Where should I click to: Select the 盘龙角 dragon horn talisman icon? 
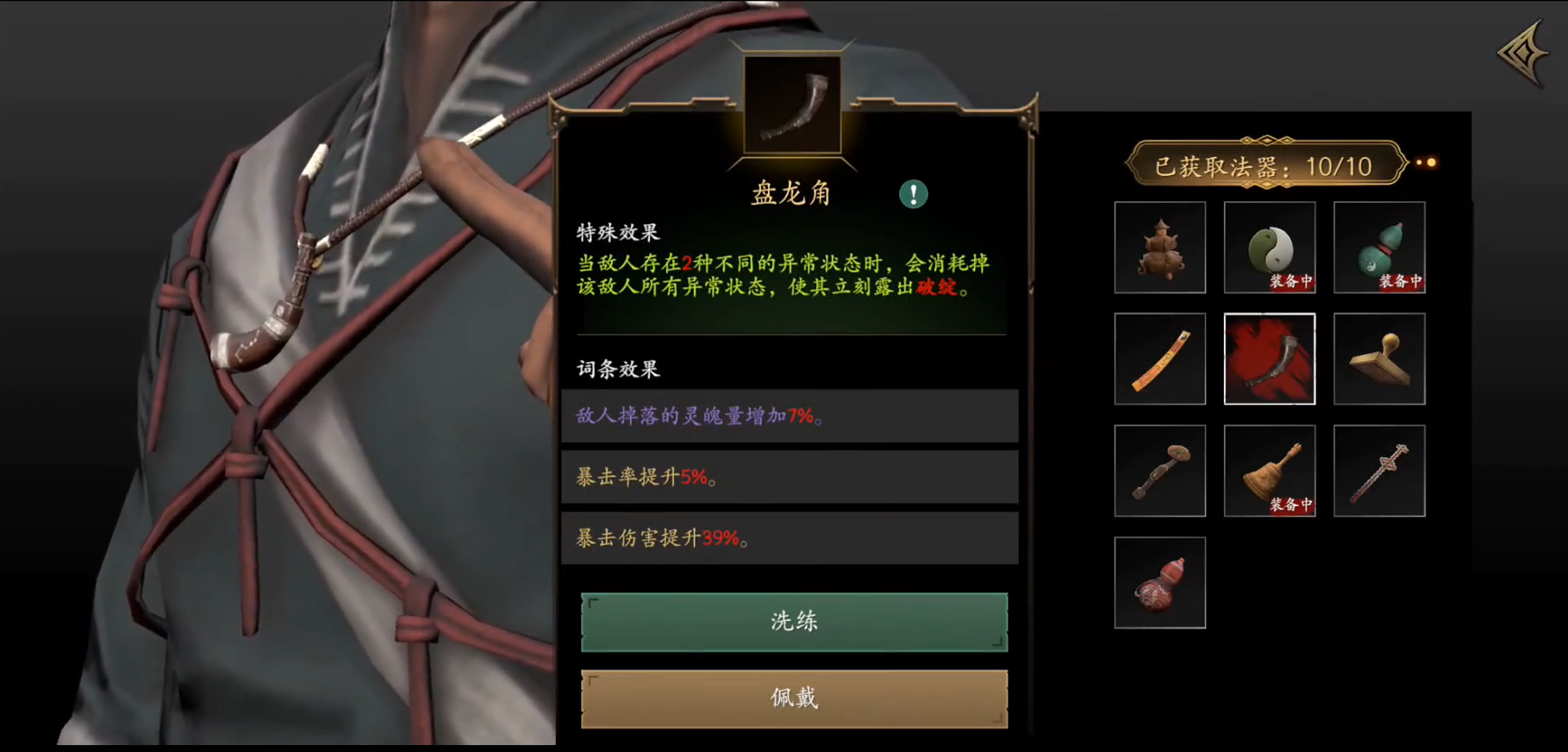[1267, 358]
